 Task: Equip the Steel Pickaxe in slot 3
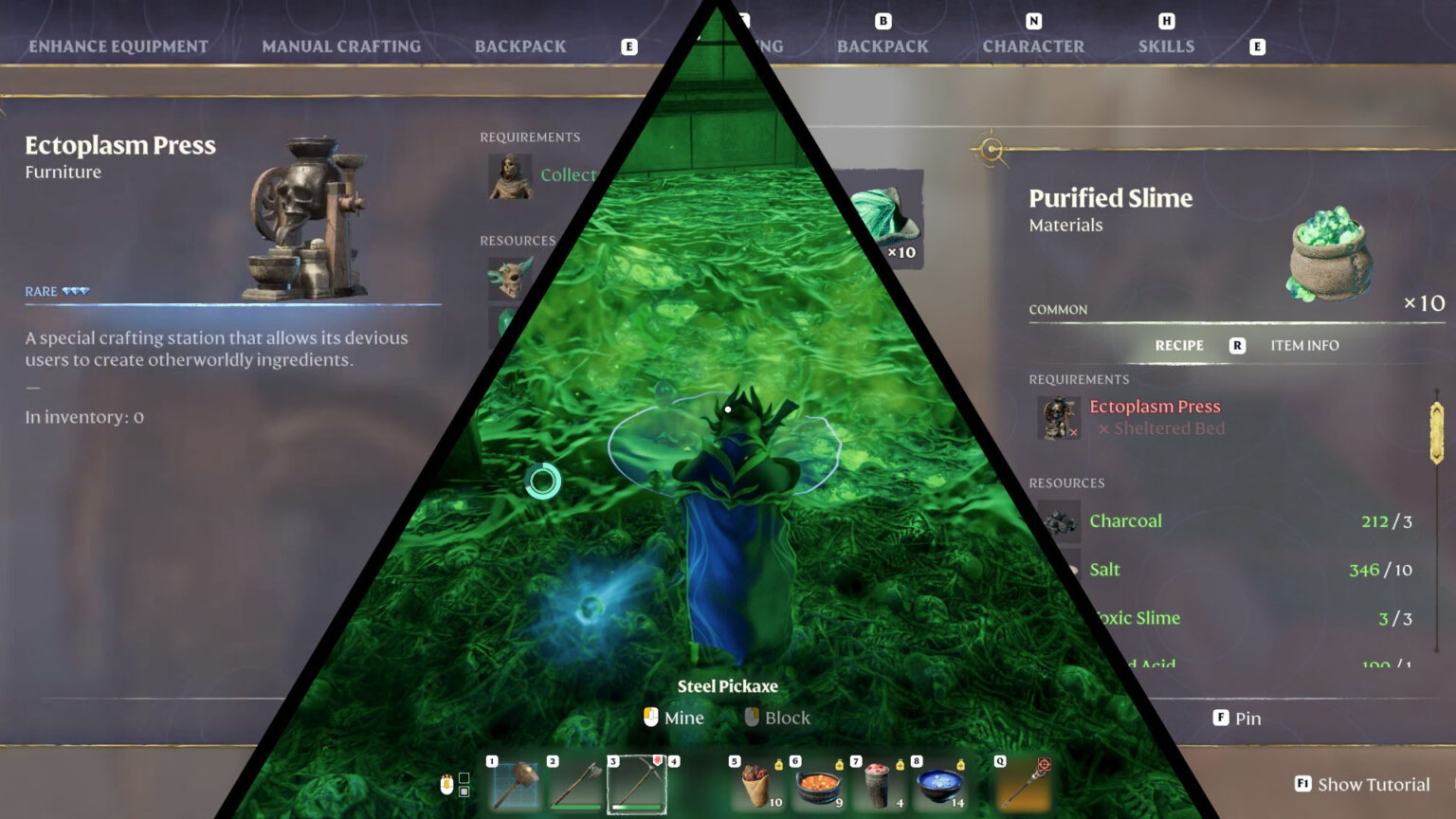(635, 783)
